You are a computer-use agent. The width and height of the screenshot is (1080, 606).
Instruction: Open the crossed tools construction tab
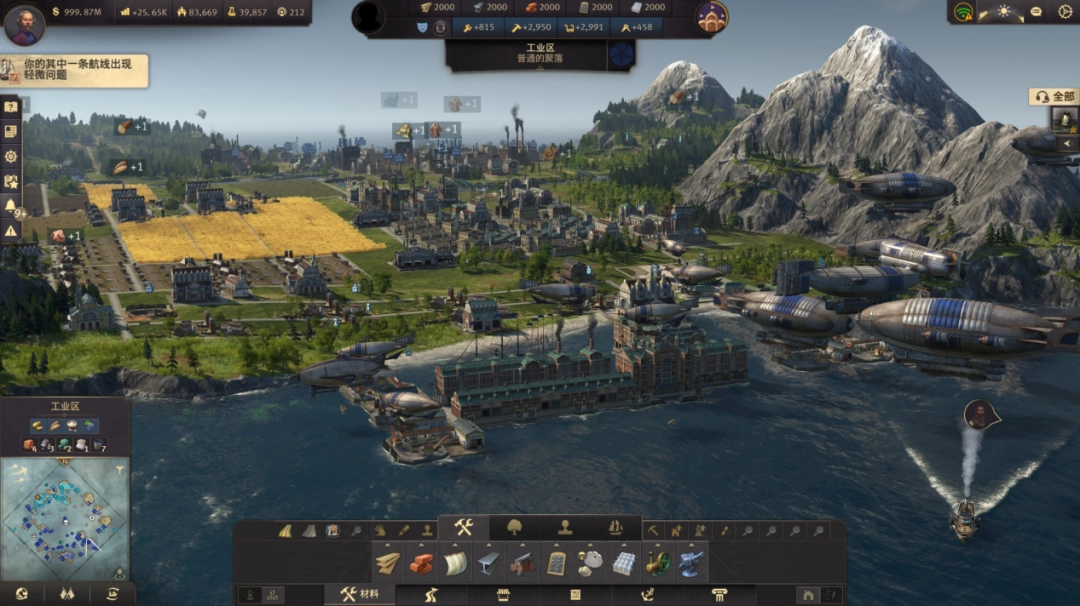click(463, 527)
